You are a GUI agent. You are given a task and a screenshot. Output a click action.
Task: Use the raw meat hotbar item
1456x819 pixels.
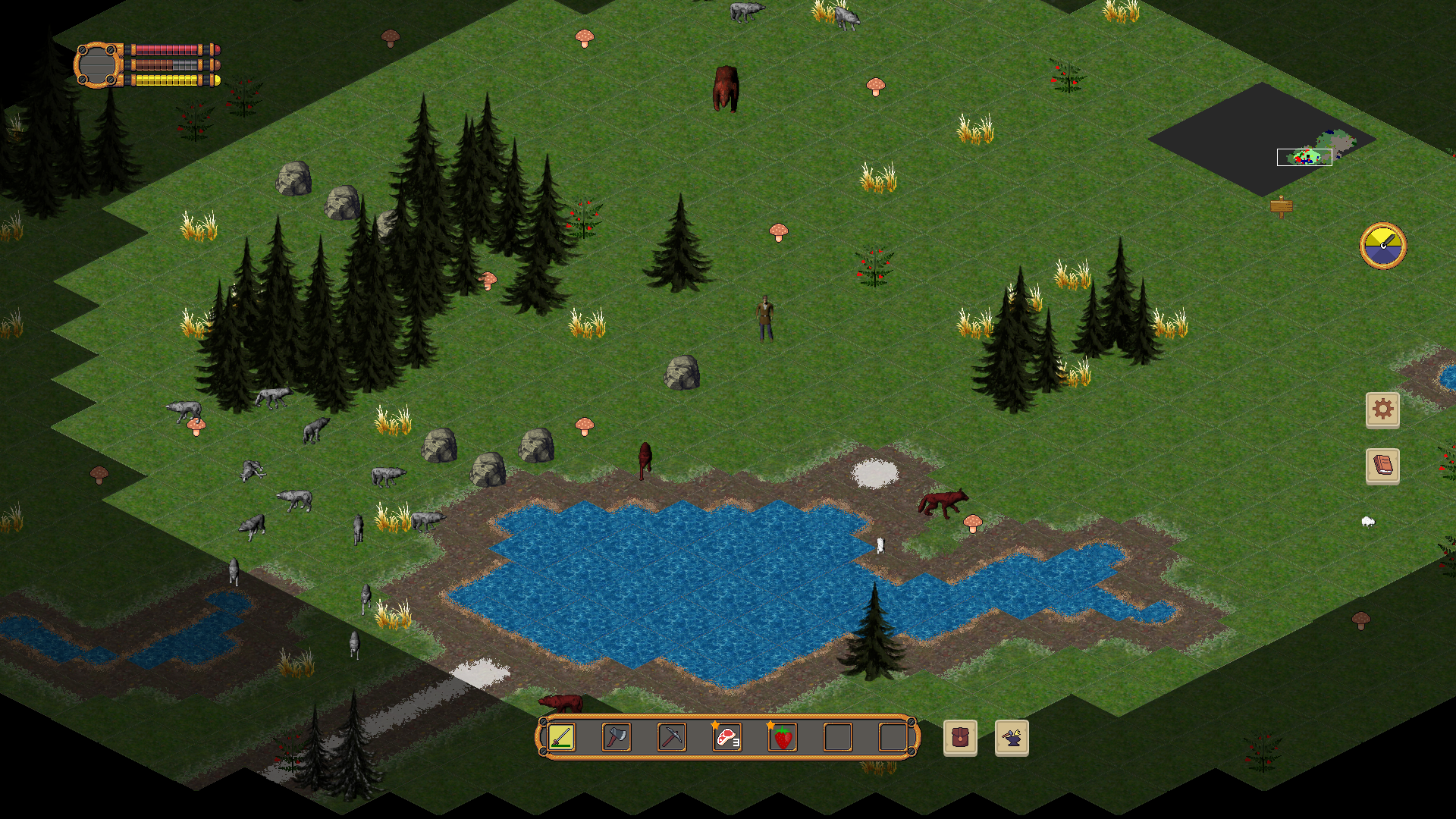[727, 737]
